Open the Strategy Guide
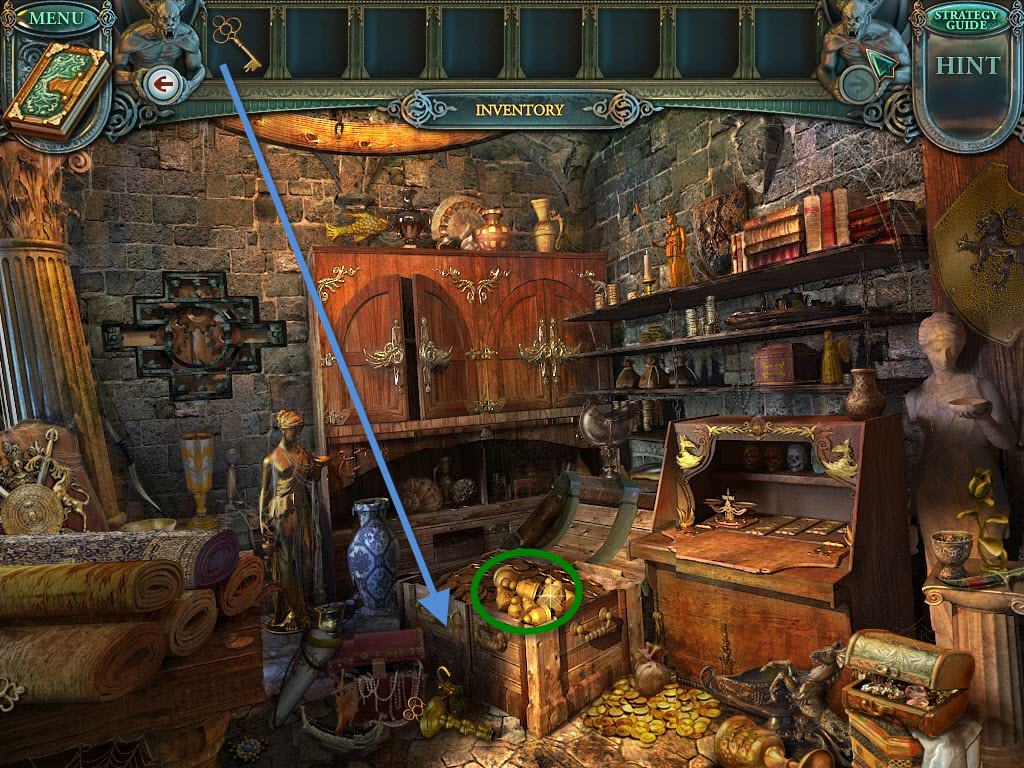The height and width of the screenshot is (768, 1024). 966,21
